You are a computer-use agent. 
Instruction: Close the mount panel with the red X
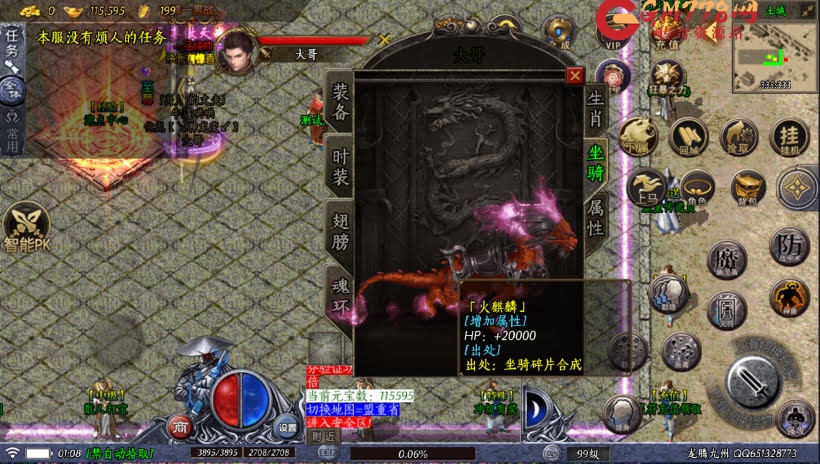(574, 74)
